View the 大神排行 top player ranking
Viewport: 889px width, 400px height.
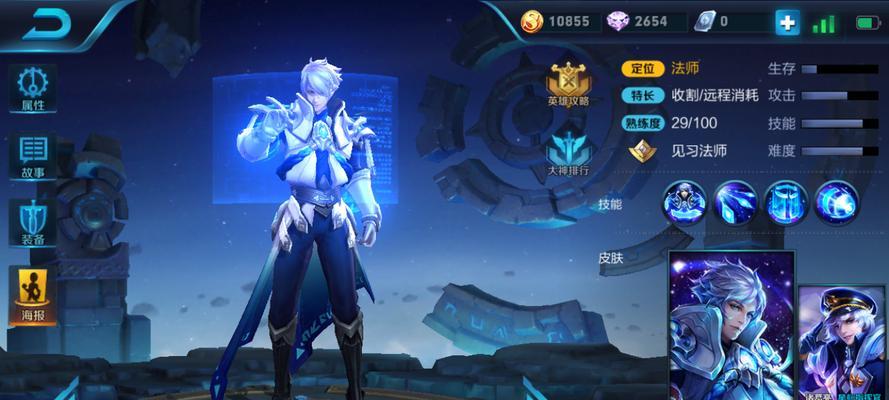click(567, 153)
